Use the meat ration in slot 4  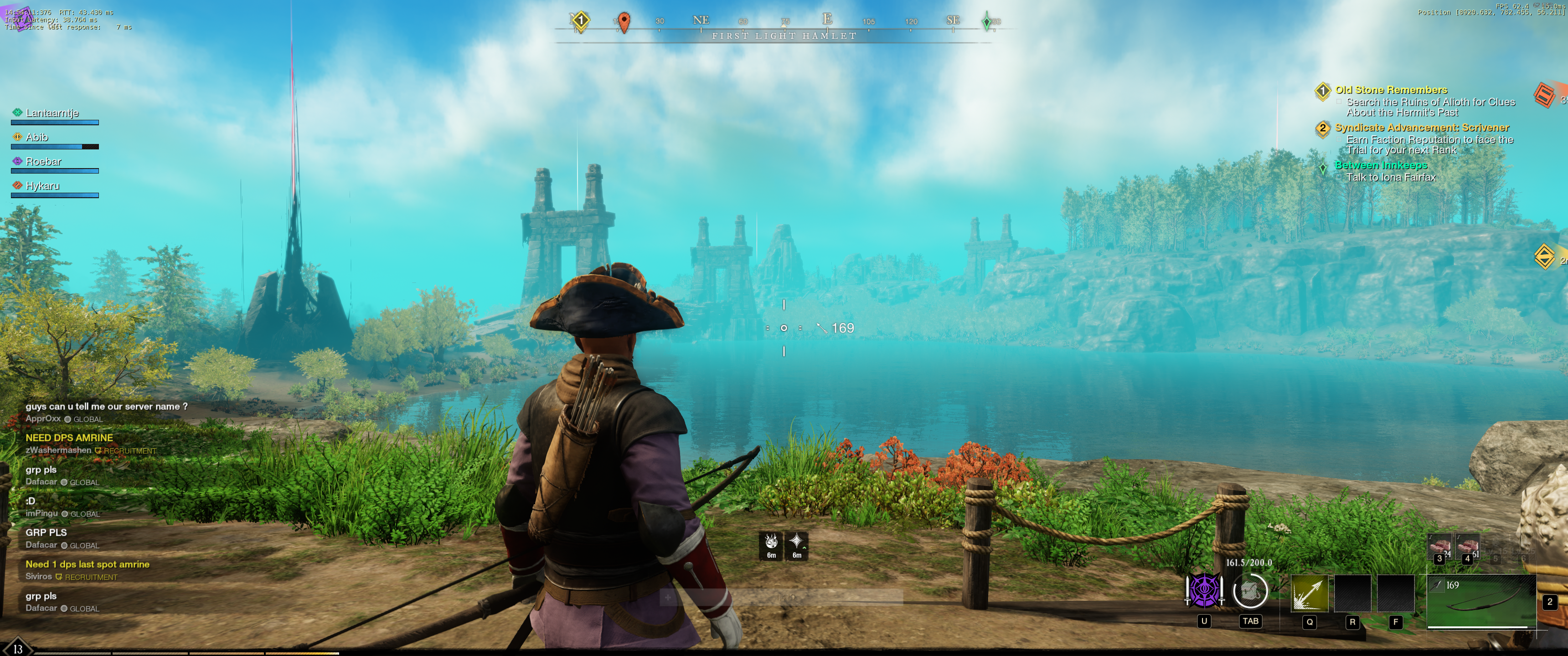tap(1468, 548)
